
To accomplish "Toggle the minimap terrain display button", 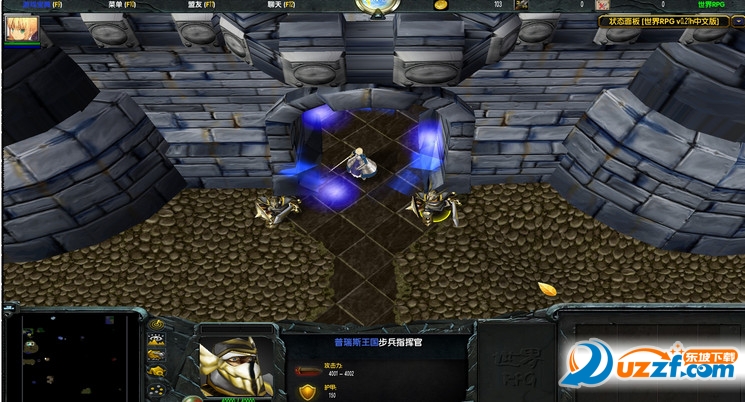I will (x=157, y=341).
